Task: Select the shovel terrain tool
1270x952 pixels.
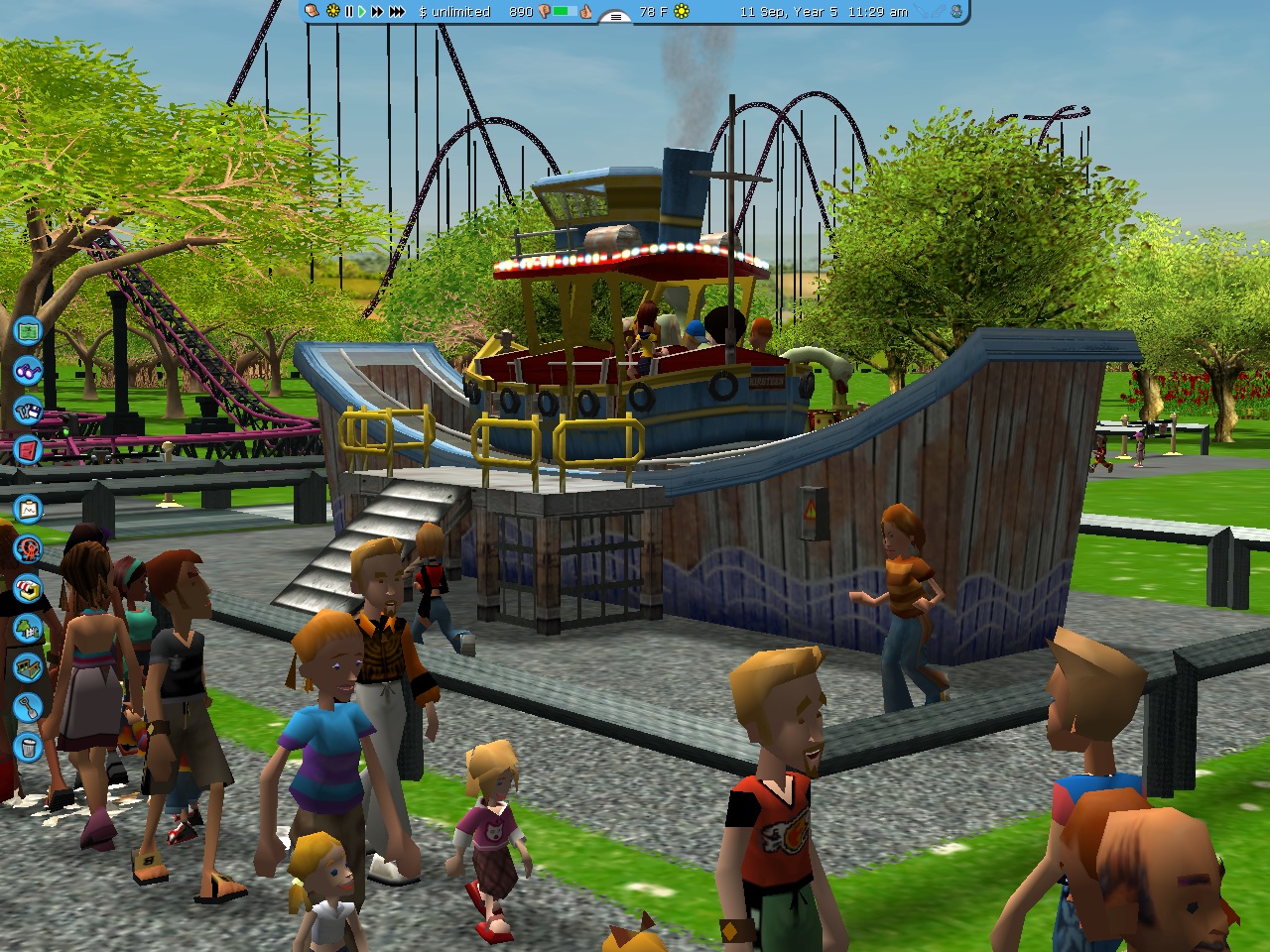Action: [28, 707]
